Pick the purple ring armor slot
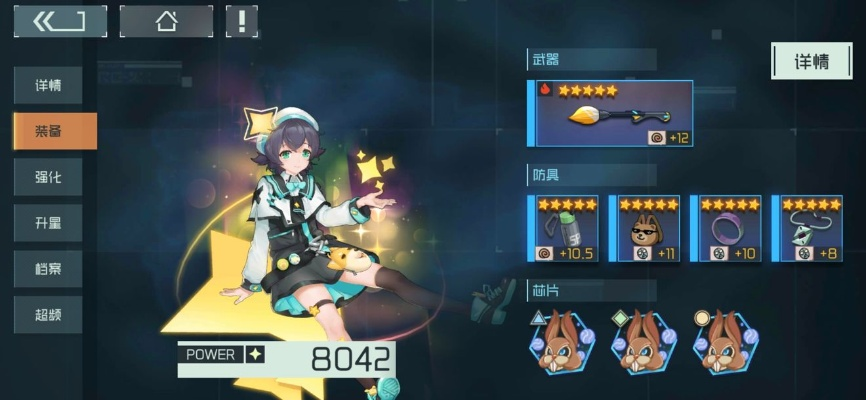This screenshot has width=866, height=400. click(729, 229)
